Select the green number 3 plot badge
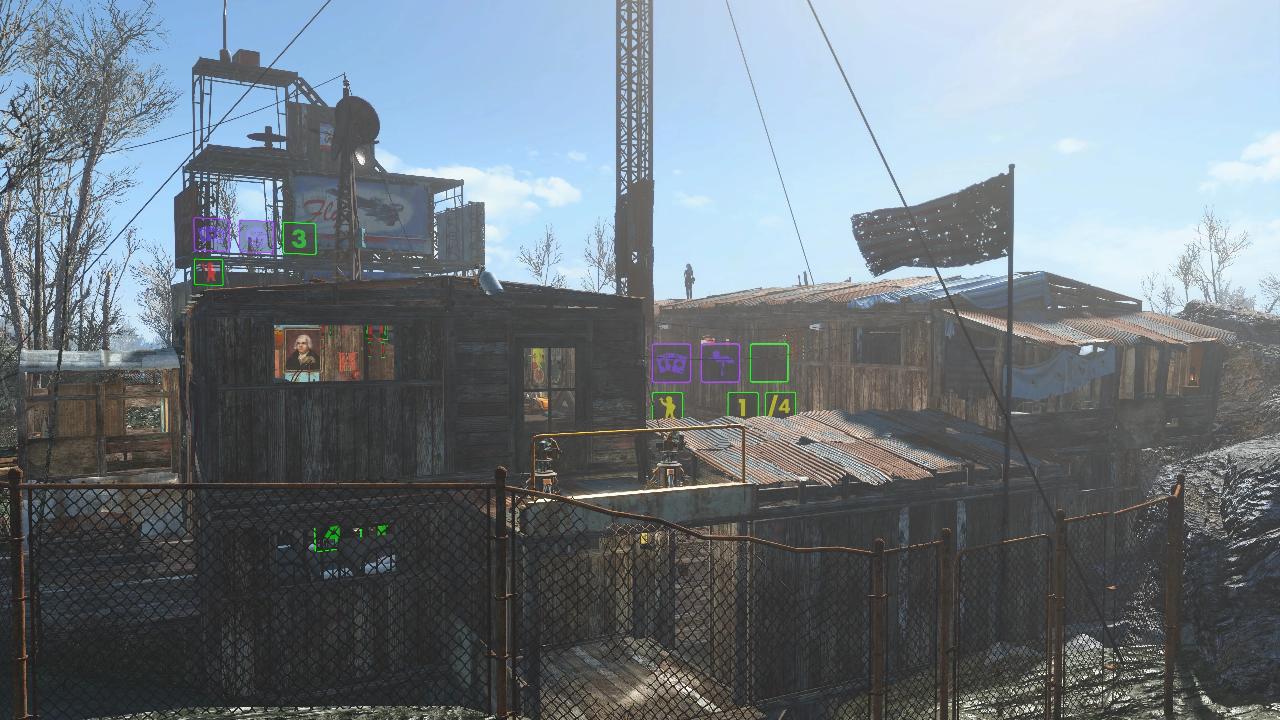 (x=299, y=238)
